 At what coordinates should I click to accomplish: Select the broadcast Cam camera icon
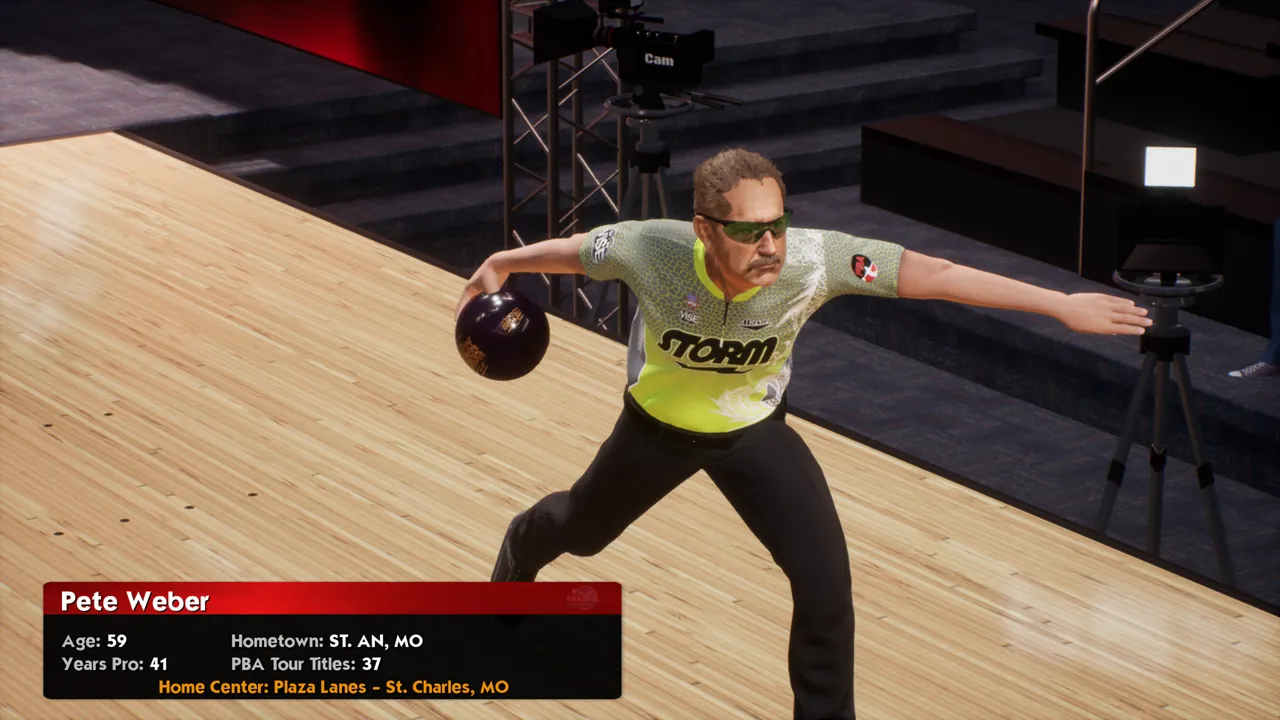coord(660,60)
